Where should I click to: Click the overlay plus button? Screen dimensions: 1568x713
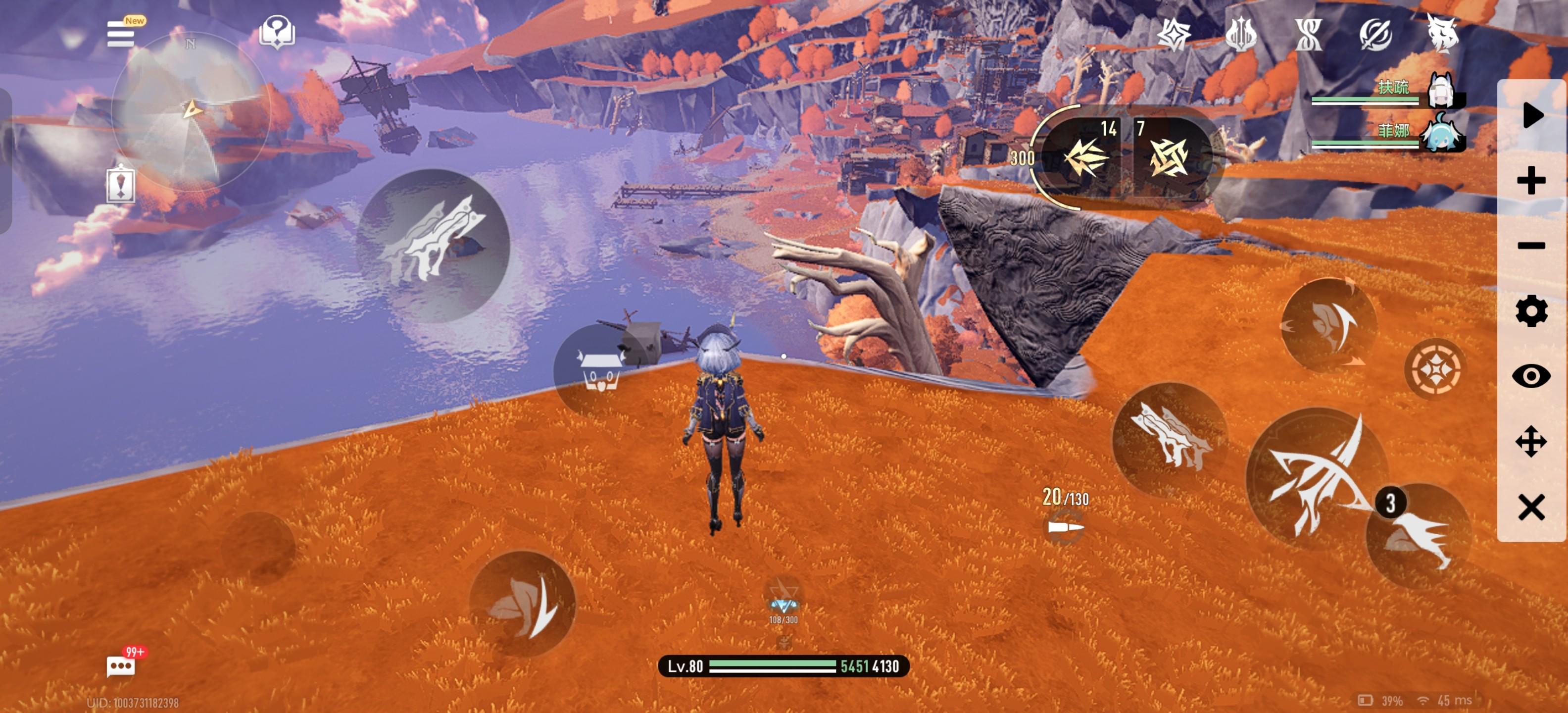1531,181
